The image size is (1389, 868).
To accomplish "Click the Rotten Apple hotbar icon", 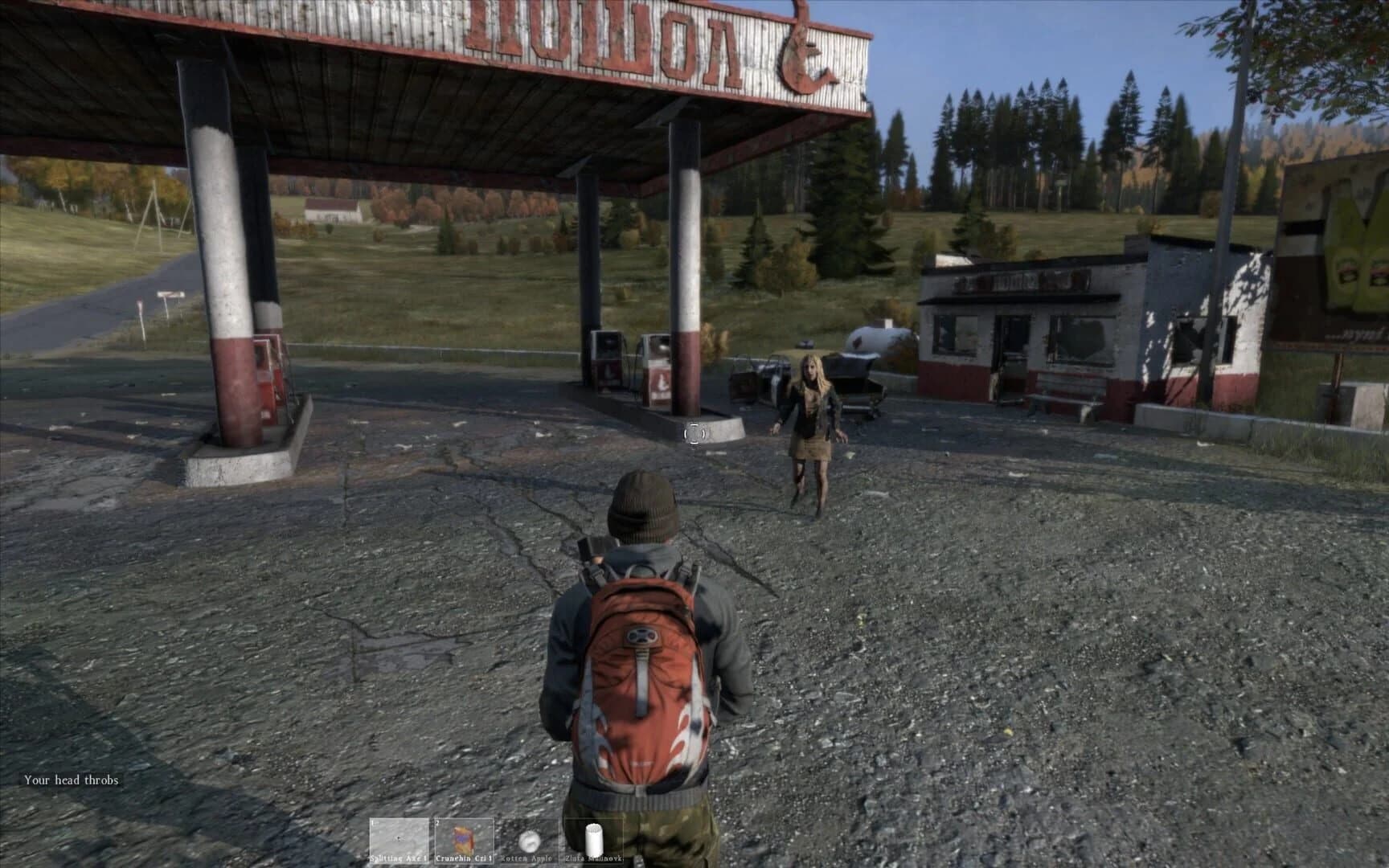I will [x=531, y=841].
